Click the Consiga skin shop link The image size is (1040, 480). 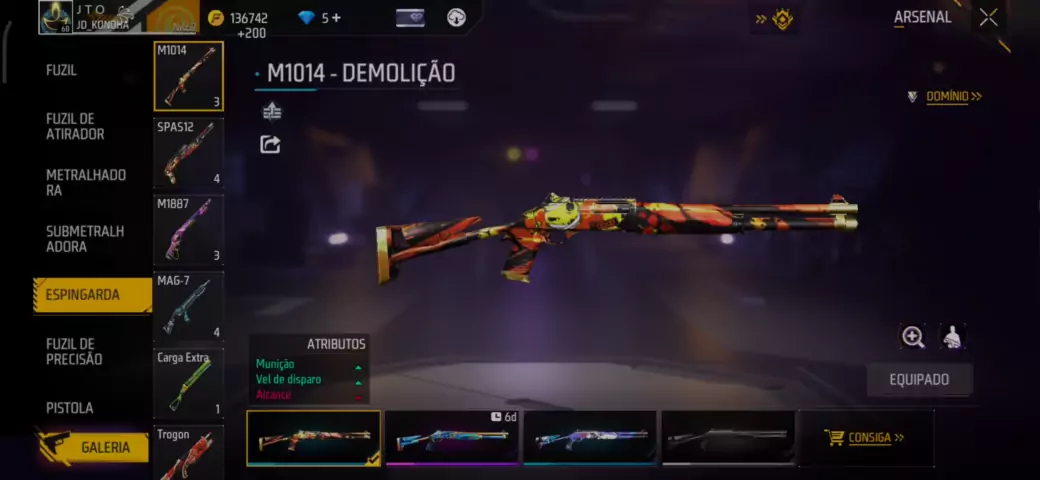(x=865, y=438)
